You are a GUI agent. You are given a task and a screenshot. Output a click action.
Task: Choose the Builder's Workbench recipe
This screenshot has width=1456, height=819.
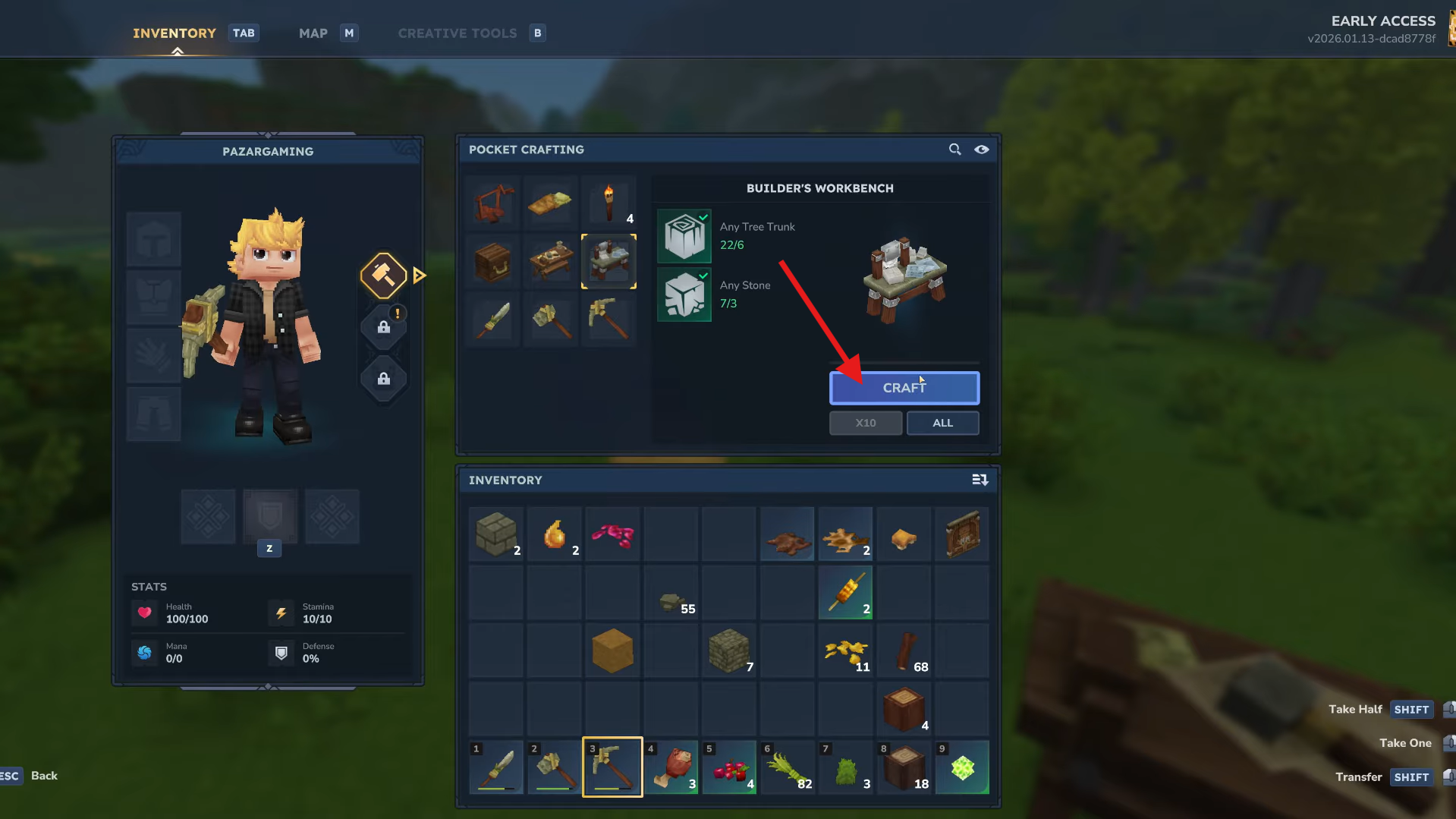click(609, 261)
